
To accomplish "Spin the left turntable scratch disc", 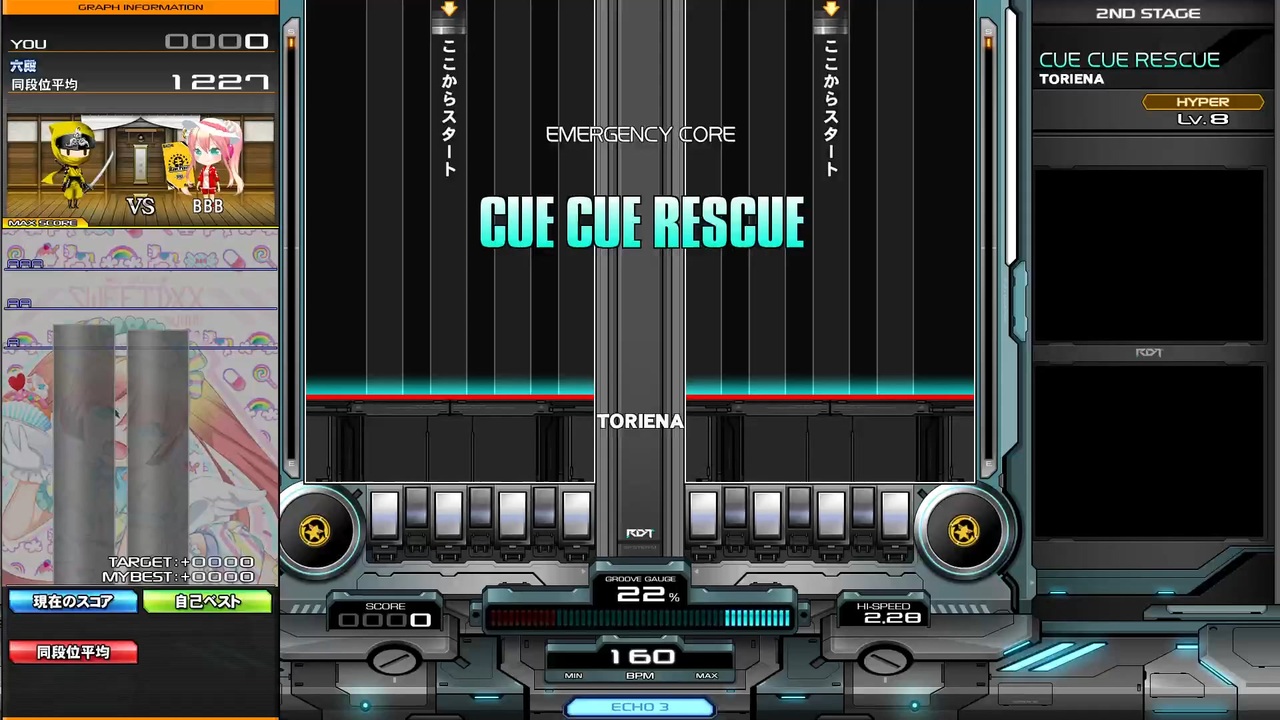I will coord(316,531).
